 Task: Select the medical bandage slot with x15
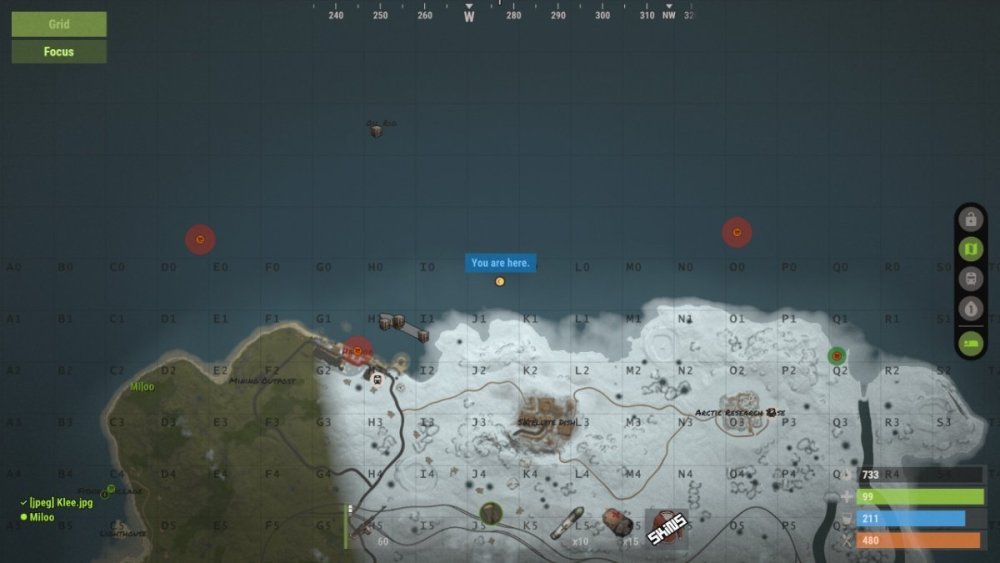pos(619,523)
